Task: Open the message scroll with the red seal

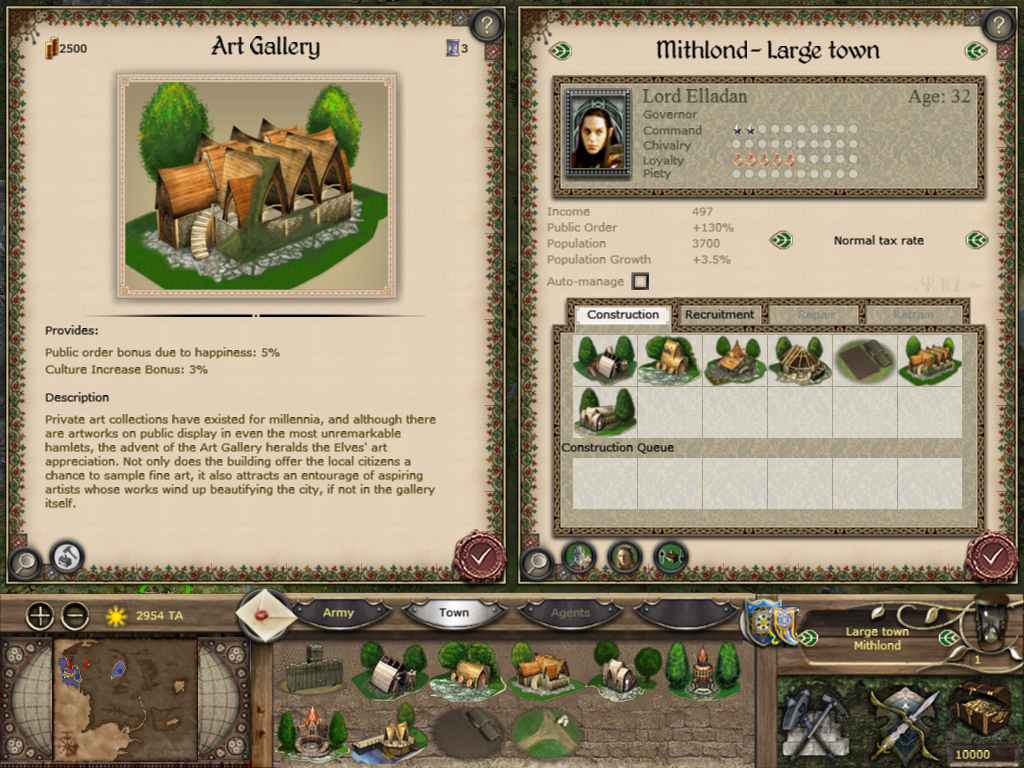Action: pos(265,613)
